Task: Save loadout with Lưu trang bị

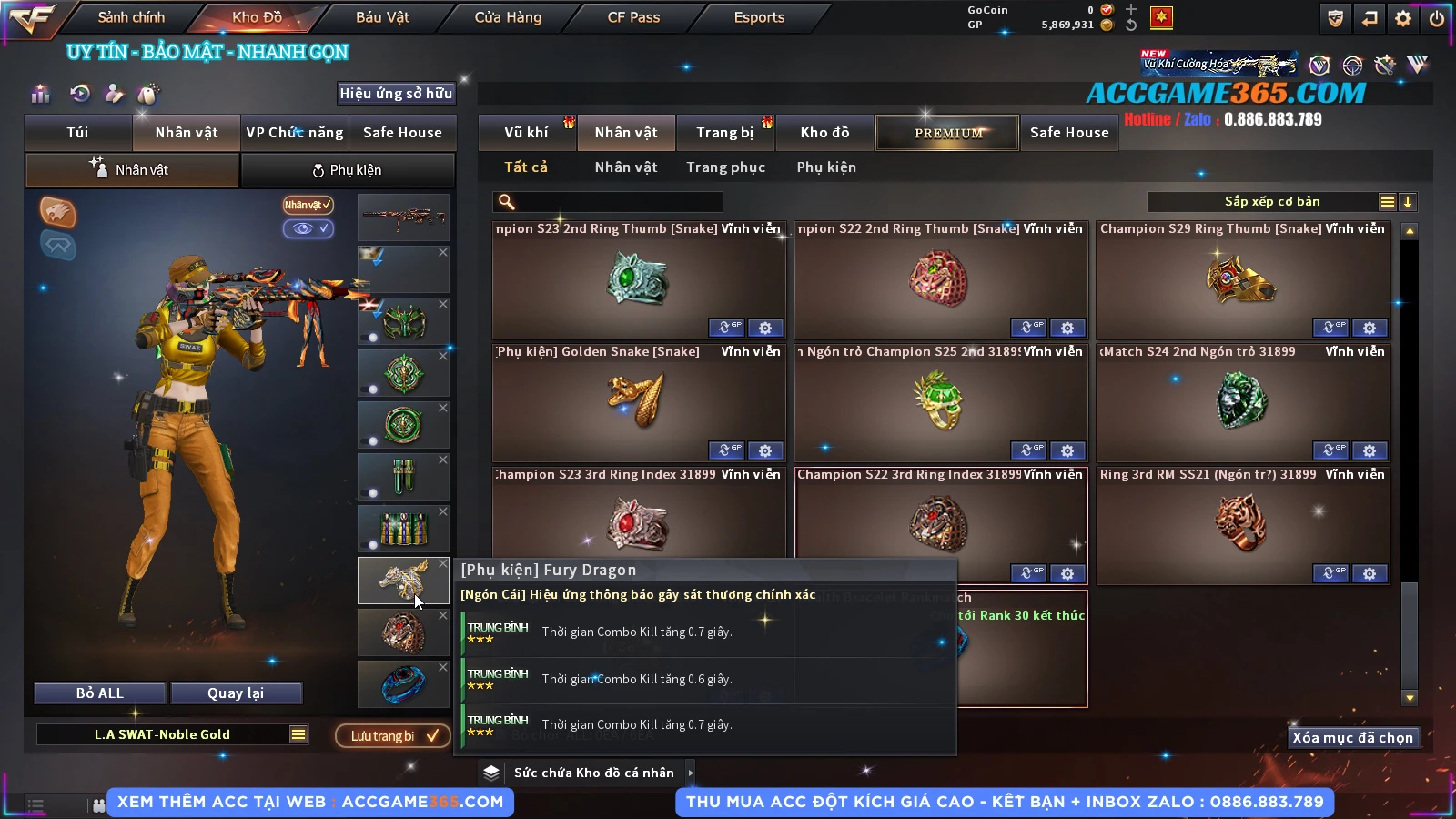Action: click(392, 736)
